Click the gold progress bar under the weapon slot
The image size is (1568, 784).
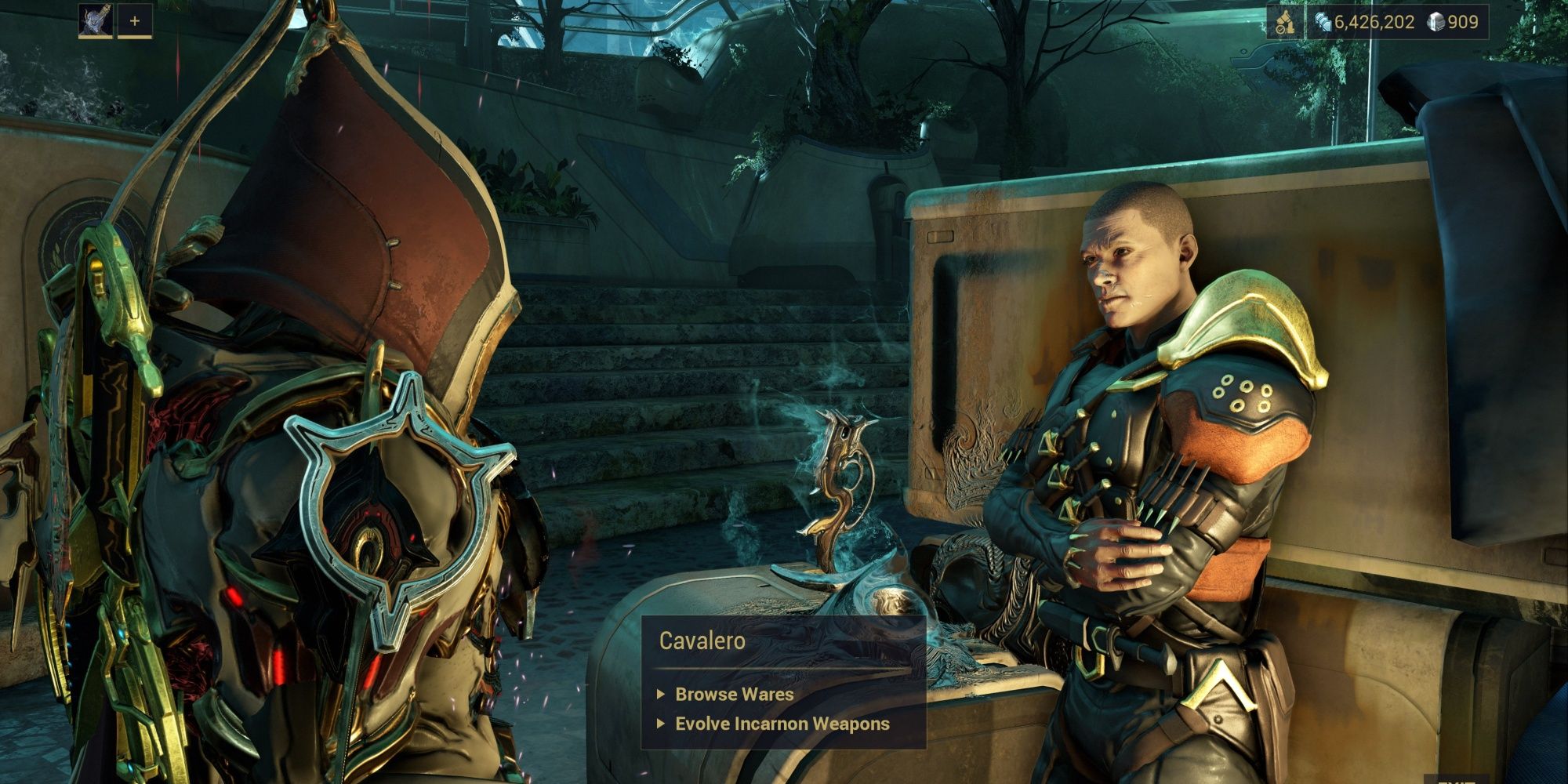coord(96,38)
